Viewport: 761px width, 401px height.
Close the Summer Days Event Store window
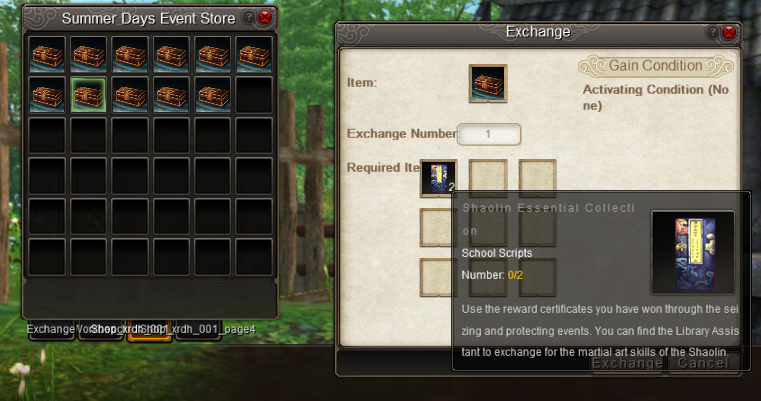[265, 18]
